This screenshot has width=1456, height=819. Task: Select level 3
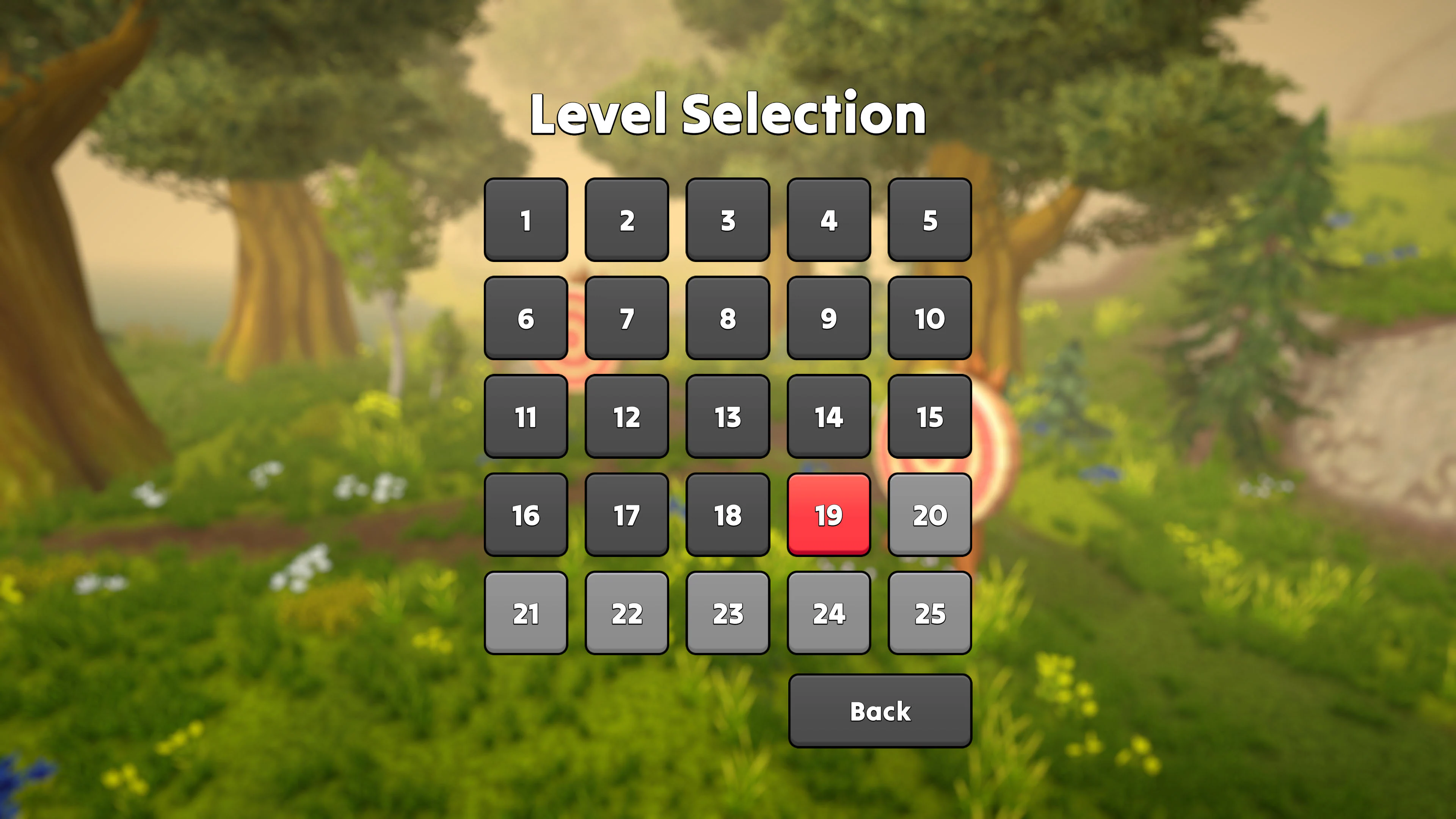(x=728, y=221)
